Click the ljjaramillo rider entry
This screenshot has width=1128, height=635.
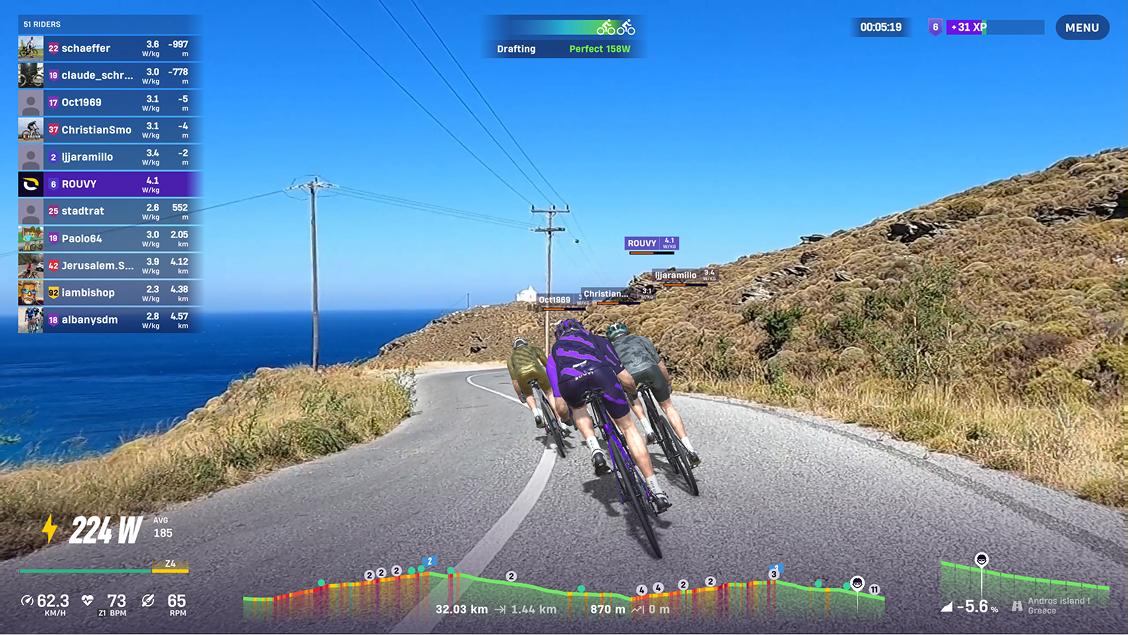[110, 157]
